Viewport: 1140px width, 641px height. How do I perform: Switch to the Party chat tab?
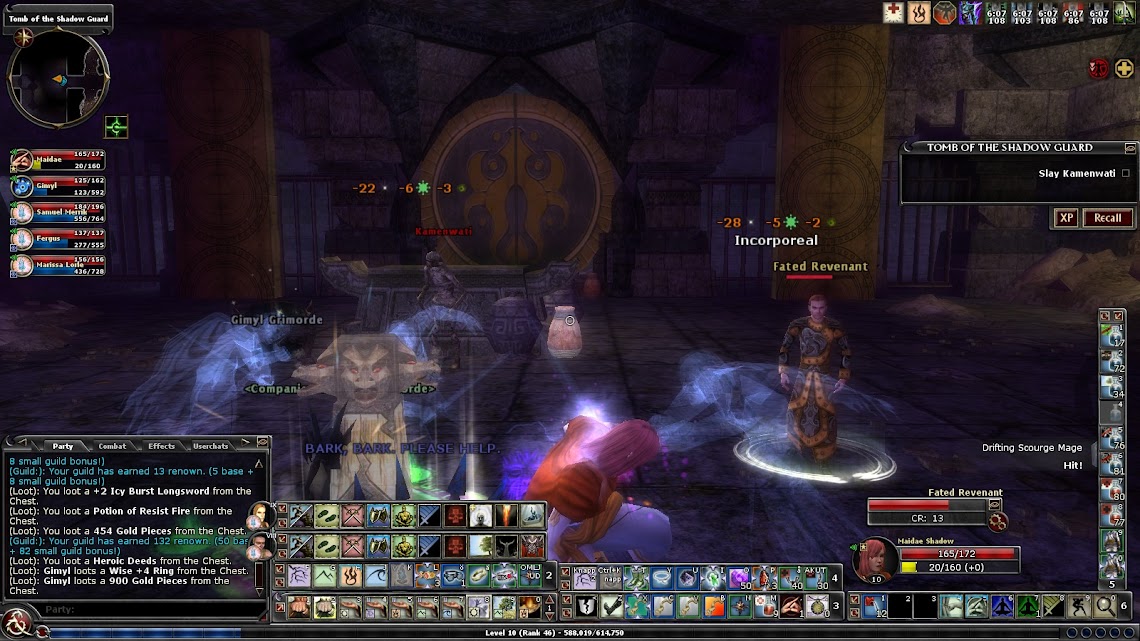click(63, 446)
